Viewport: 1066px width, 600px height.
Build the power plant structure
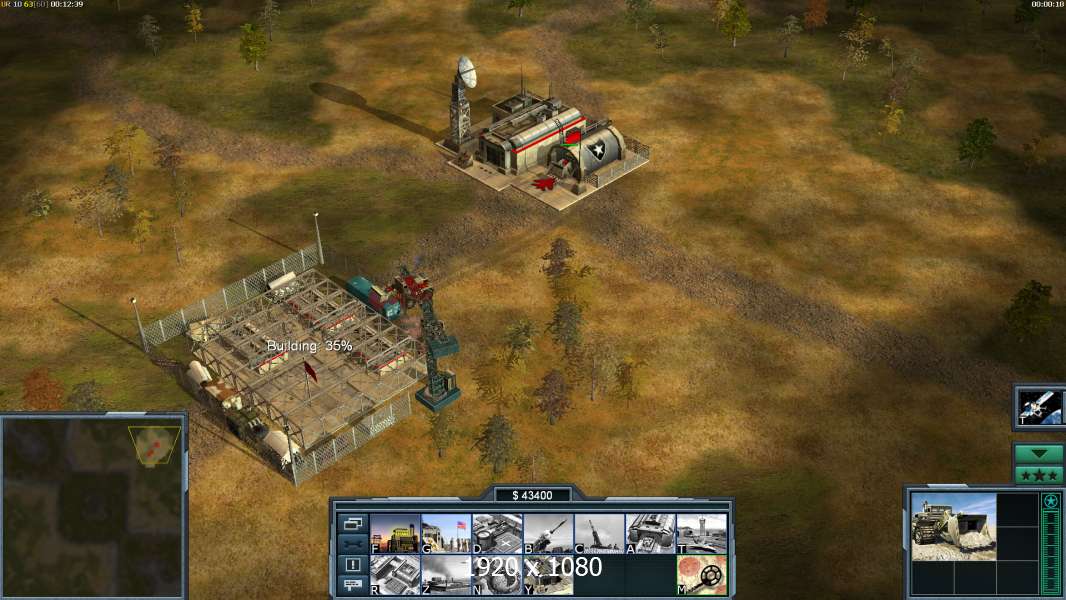pos(395,533)
